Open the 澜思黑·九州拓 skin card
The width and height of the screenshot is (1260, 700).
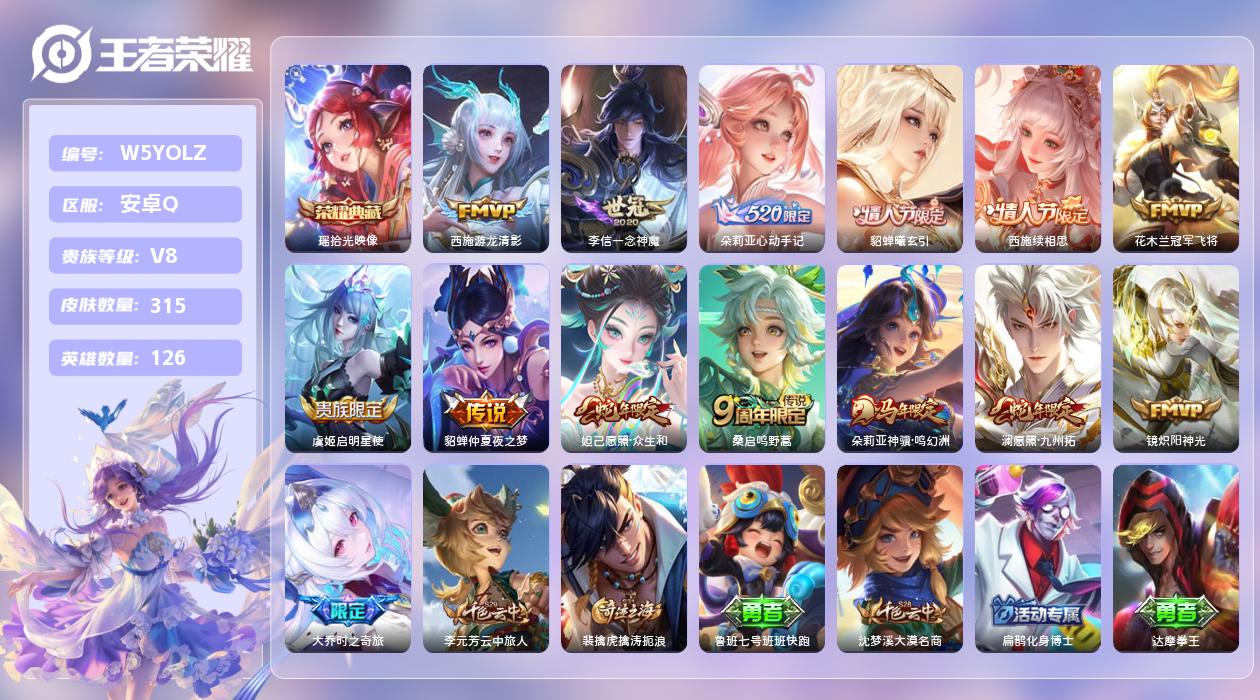click(x=1038, y=358)
